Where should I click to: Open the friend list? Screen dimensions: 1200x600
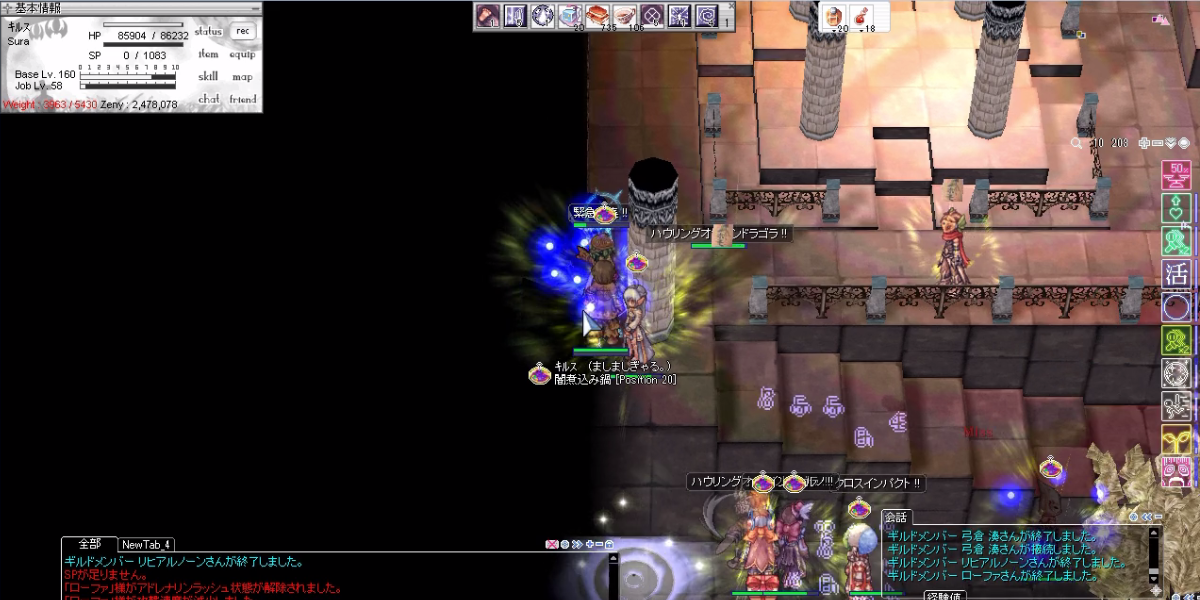242,99
